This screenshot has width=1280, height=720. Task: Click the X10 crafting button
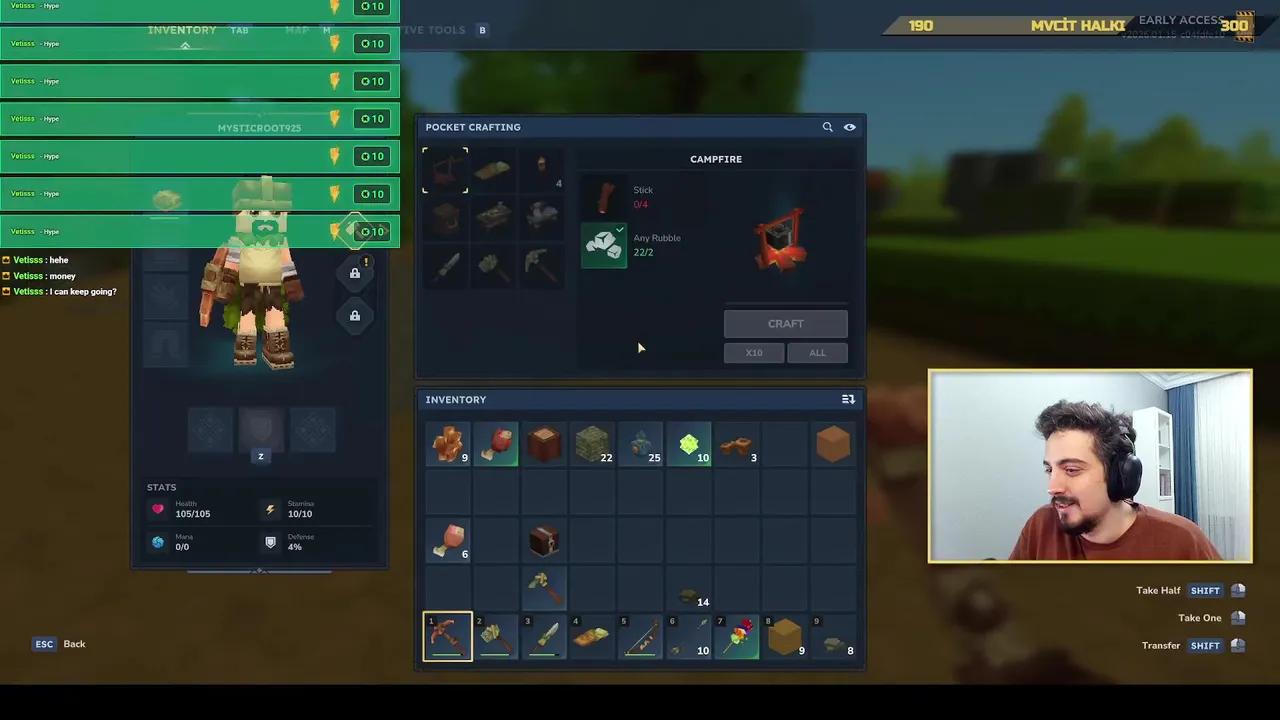pyautogui.click(x=753, y=352)
